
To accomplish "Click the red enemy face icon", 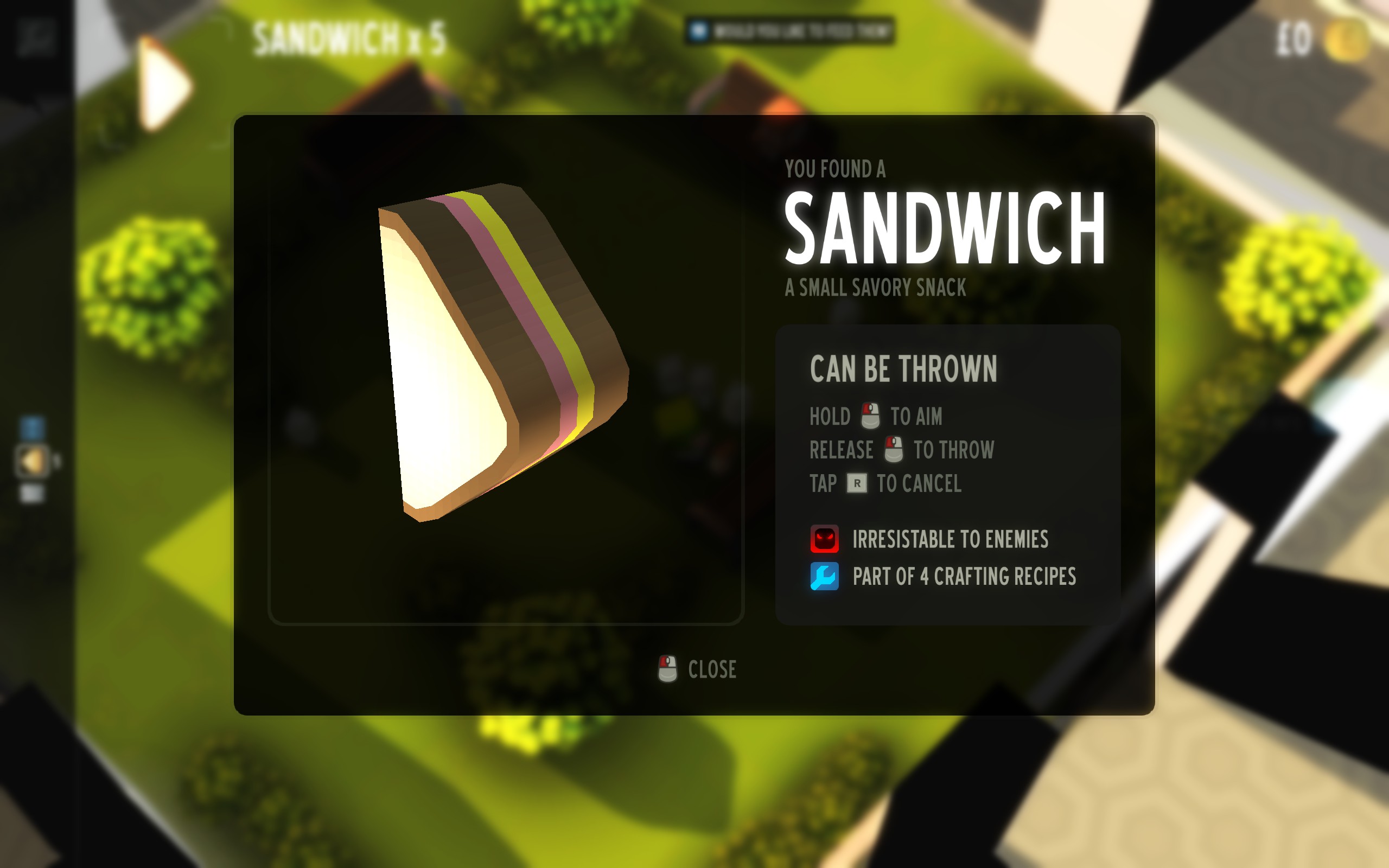I will click(824, 539).
